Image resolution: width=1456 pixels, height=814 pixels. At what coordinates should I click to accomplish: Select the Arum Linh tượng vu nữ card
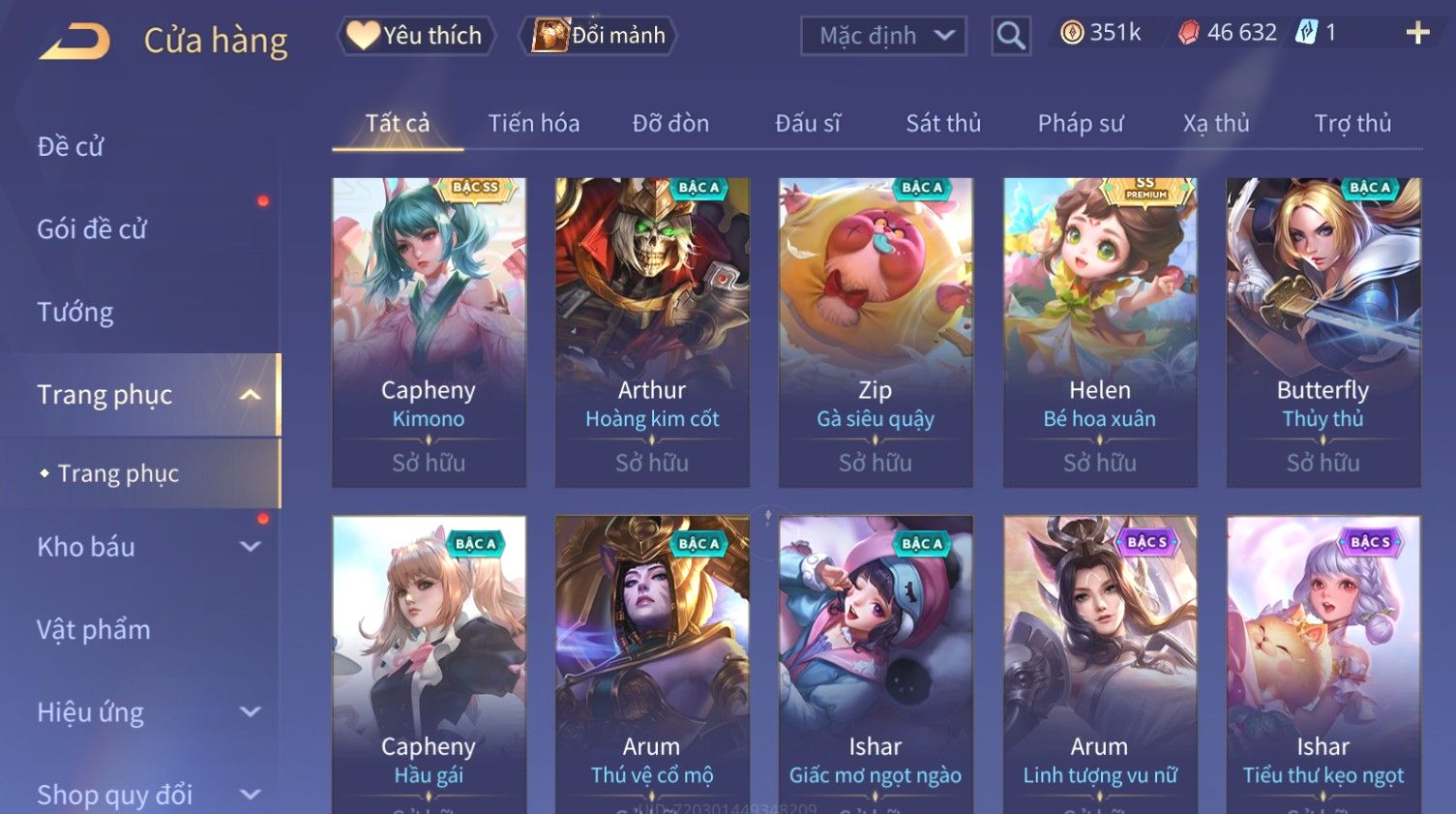(1099, 668)
